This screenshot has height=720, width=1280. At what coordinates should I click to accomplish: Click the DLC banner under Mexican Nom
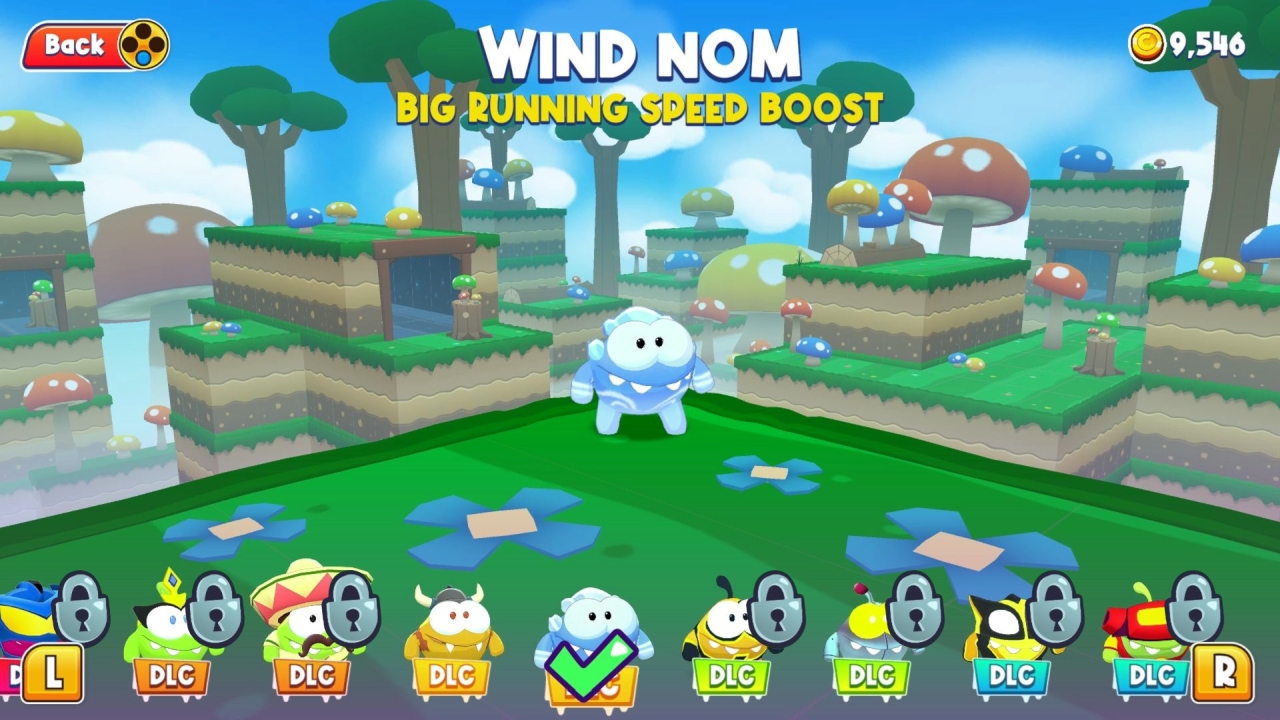(x=310, y=678)
